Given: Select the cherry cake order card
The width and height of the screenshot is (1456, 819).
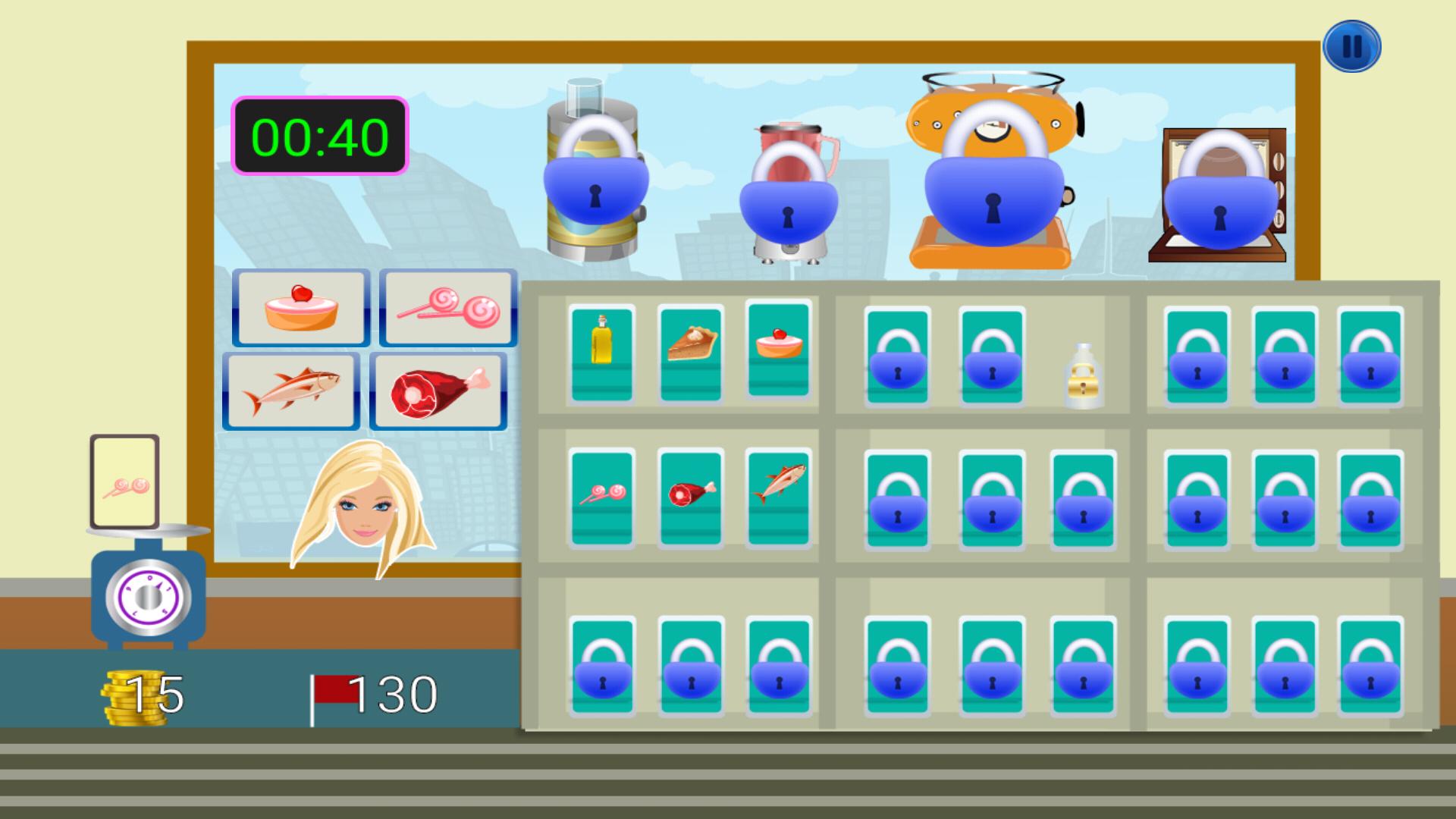Looking at the screenshot, I should (300, 308).
